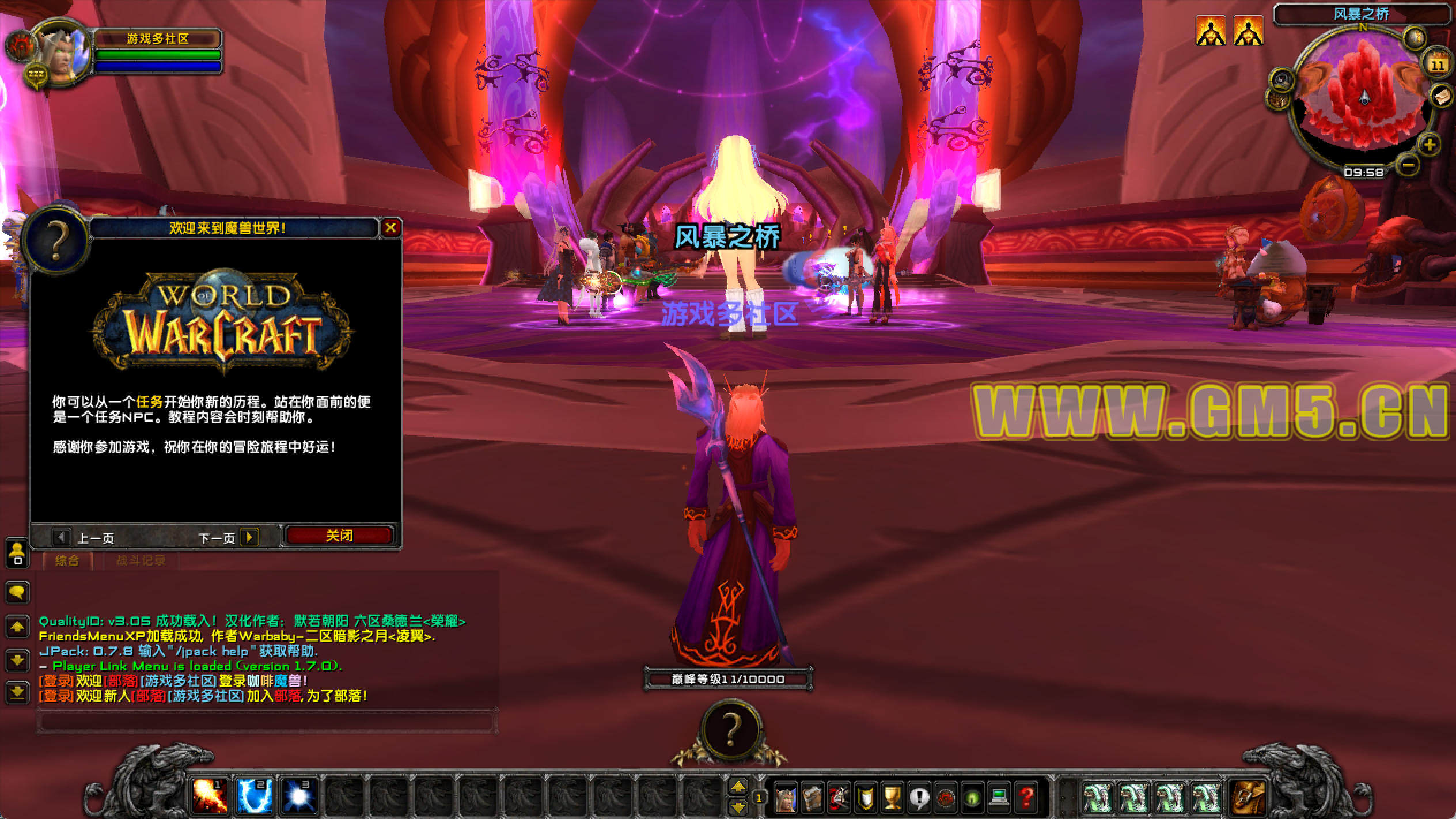
Task: Zoom in the minimap with plus button
Action: point(1429,144)
